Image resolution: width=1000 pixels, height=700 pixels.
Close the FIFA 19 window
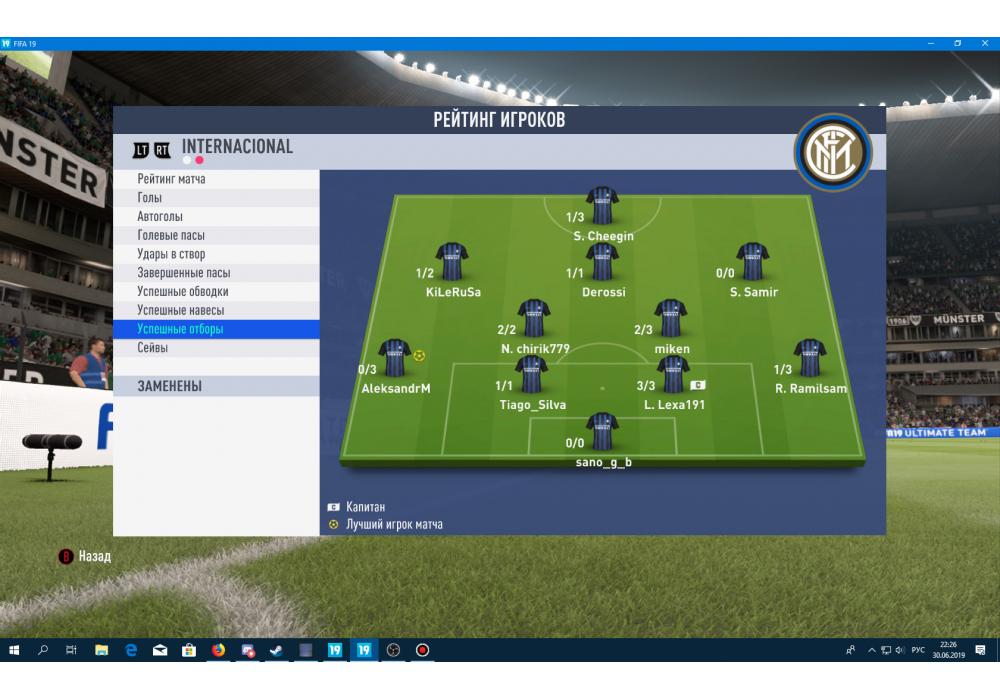[984, 44]
